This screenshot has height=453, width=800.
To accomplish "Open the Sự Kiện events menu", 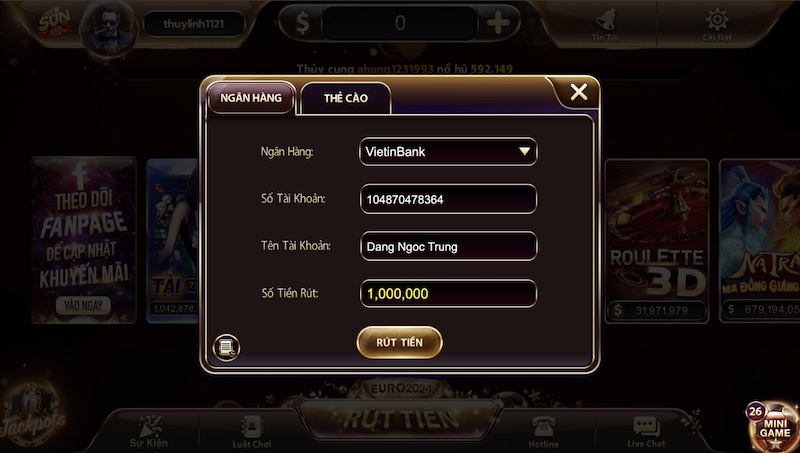I will (x=147, y=429).
